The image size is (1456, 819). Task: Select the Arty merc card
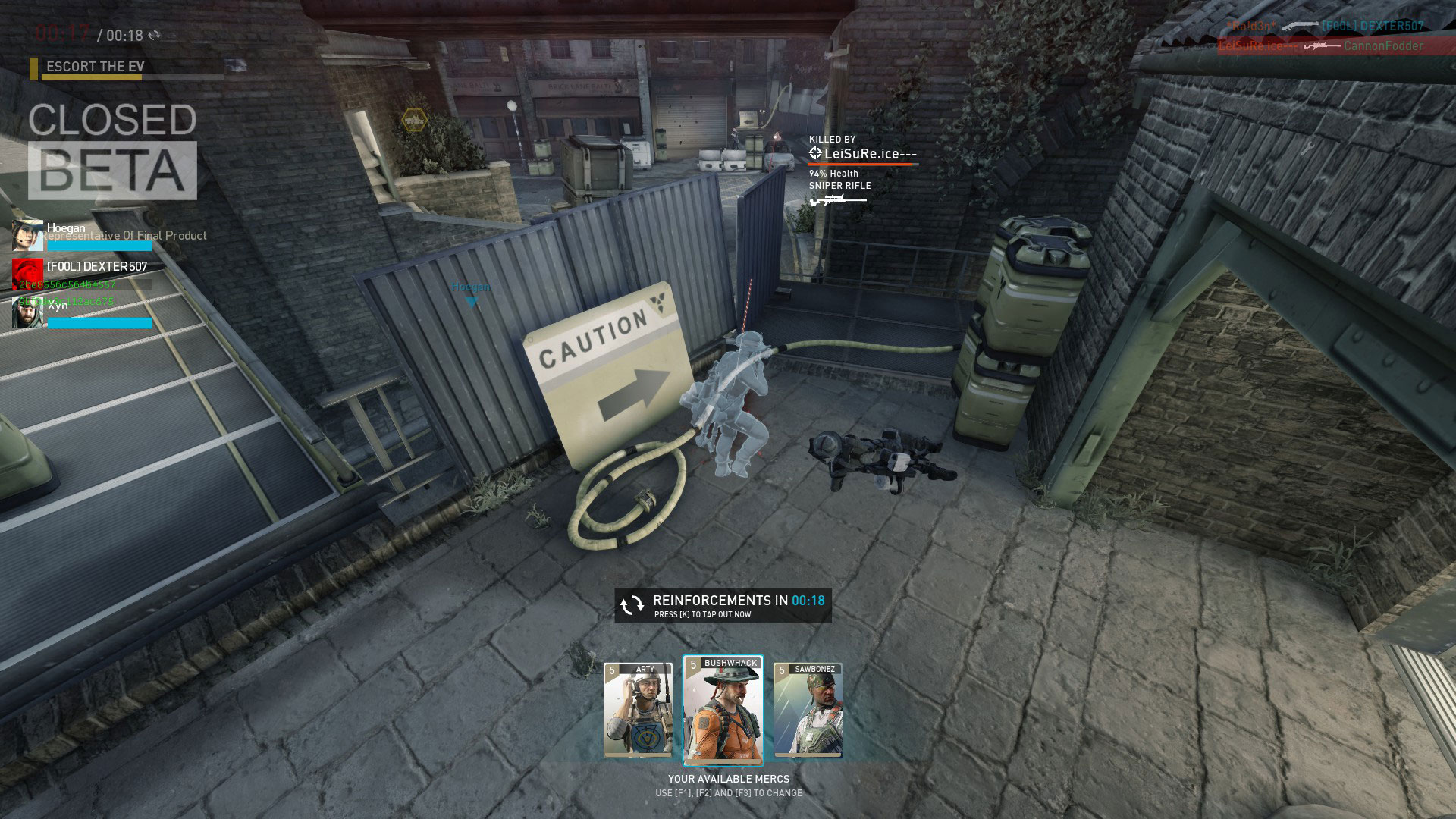pos(638,710)
